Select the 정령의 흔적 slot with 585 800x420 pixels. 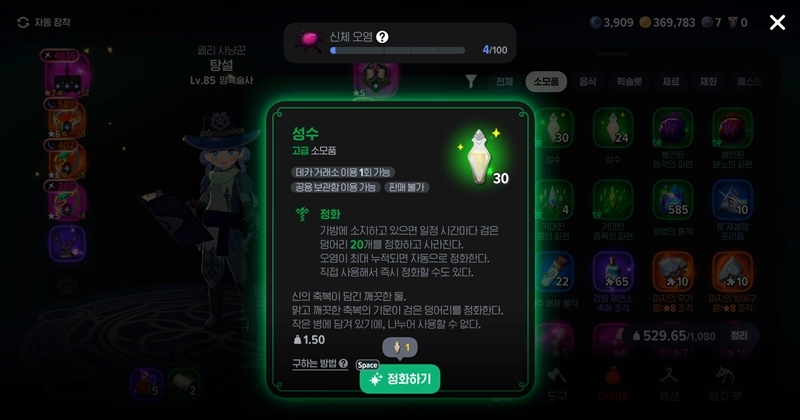[x=672, y=199]
